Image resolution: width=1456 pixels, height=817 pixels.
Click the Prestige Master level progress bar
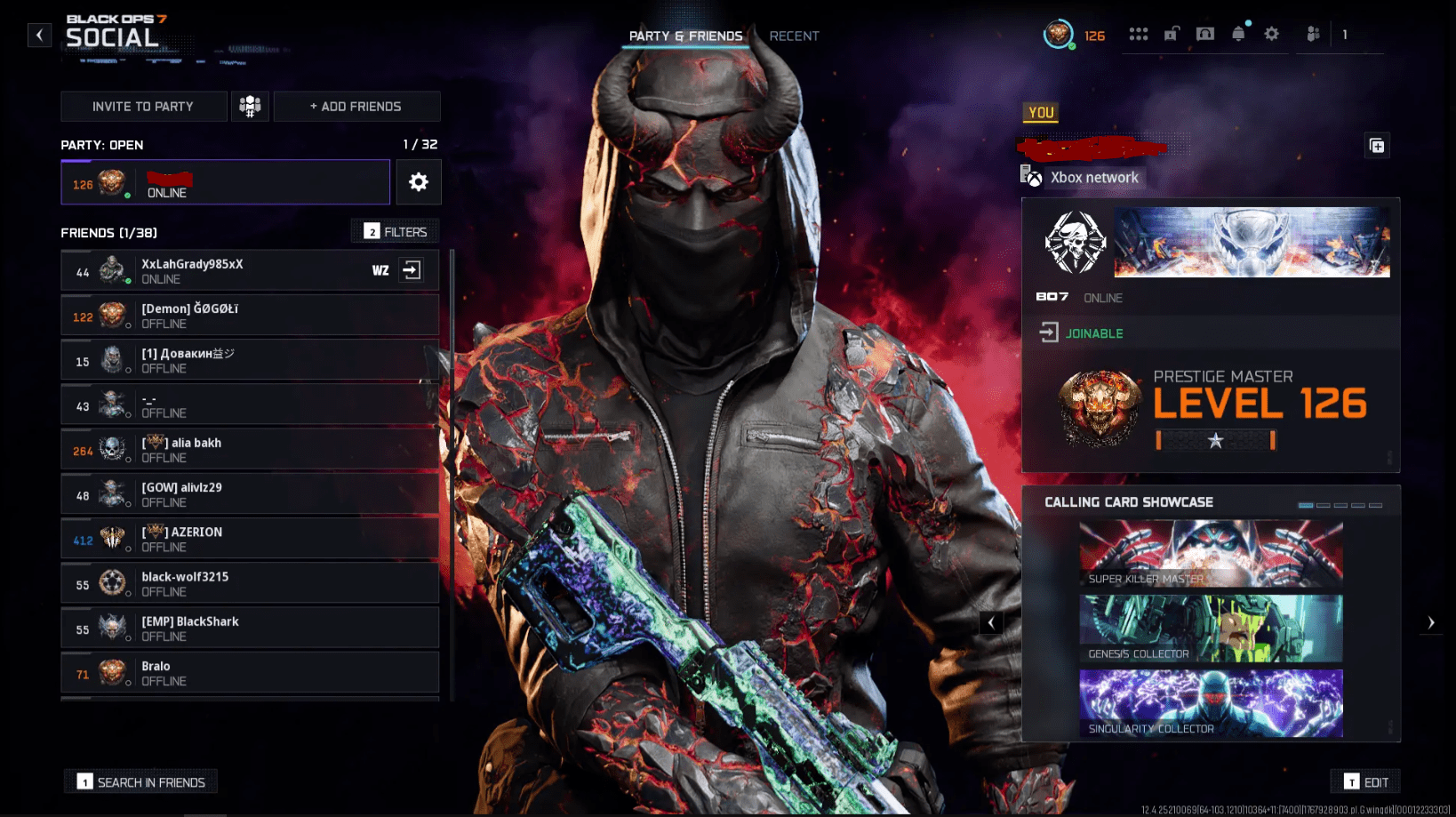[1216, 439]
